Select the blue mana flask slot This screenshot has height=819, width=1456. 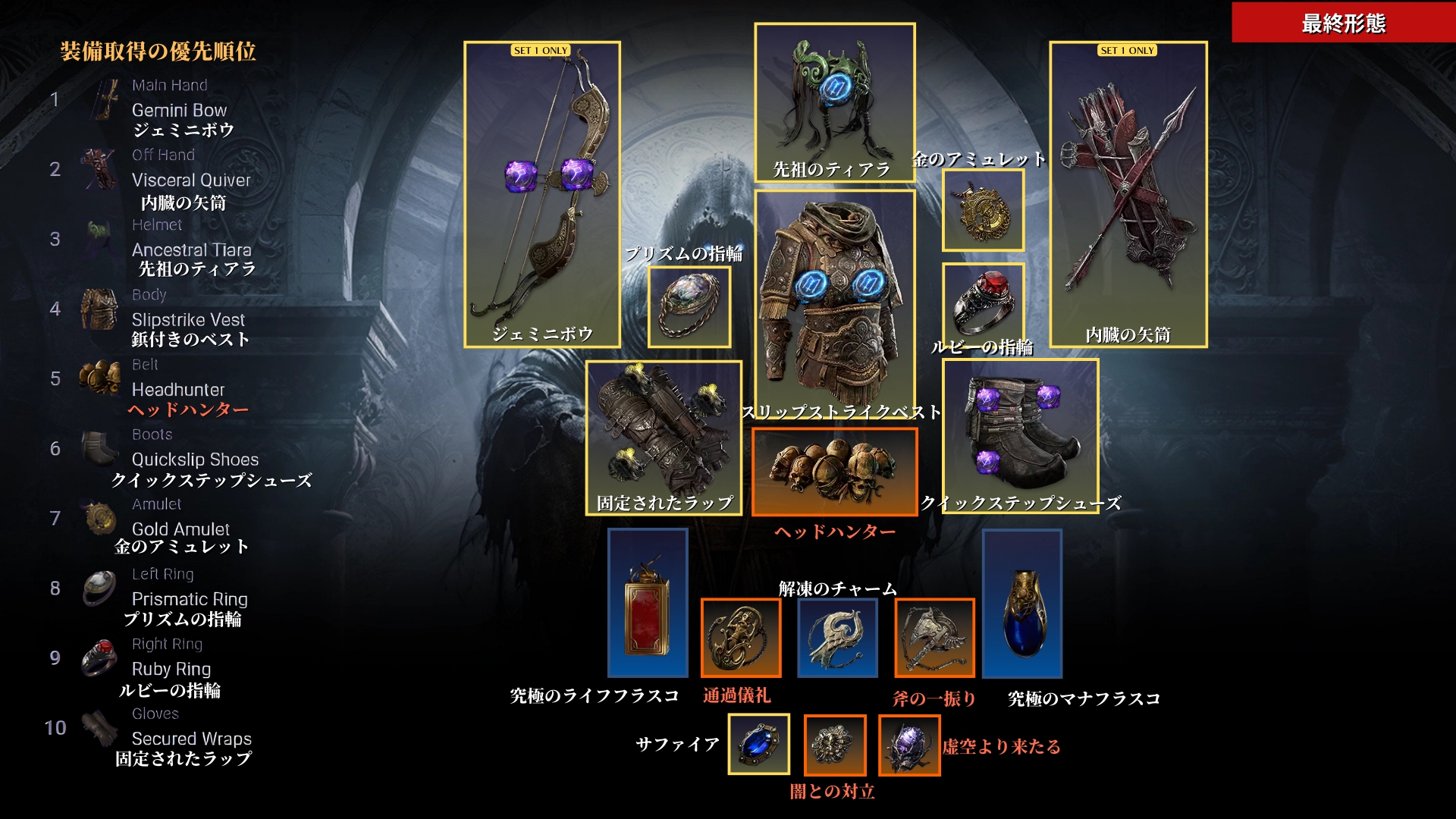coord(1021,603)
